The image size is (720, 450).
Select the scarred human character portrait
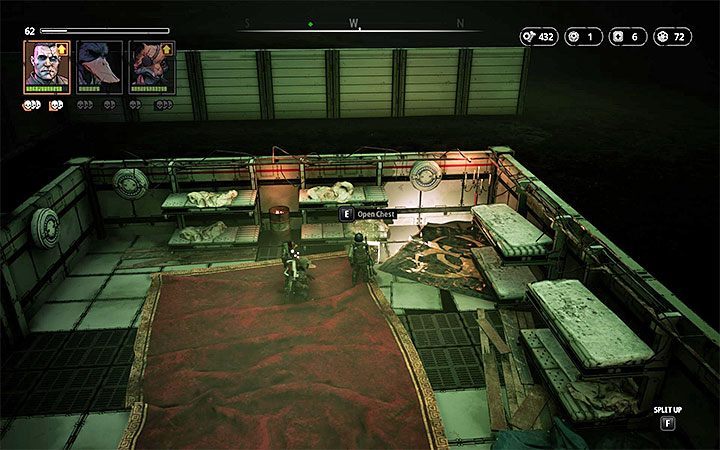click(46, 66)
